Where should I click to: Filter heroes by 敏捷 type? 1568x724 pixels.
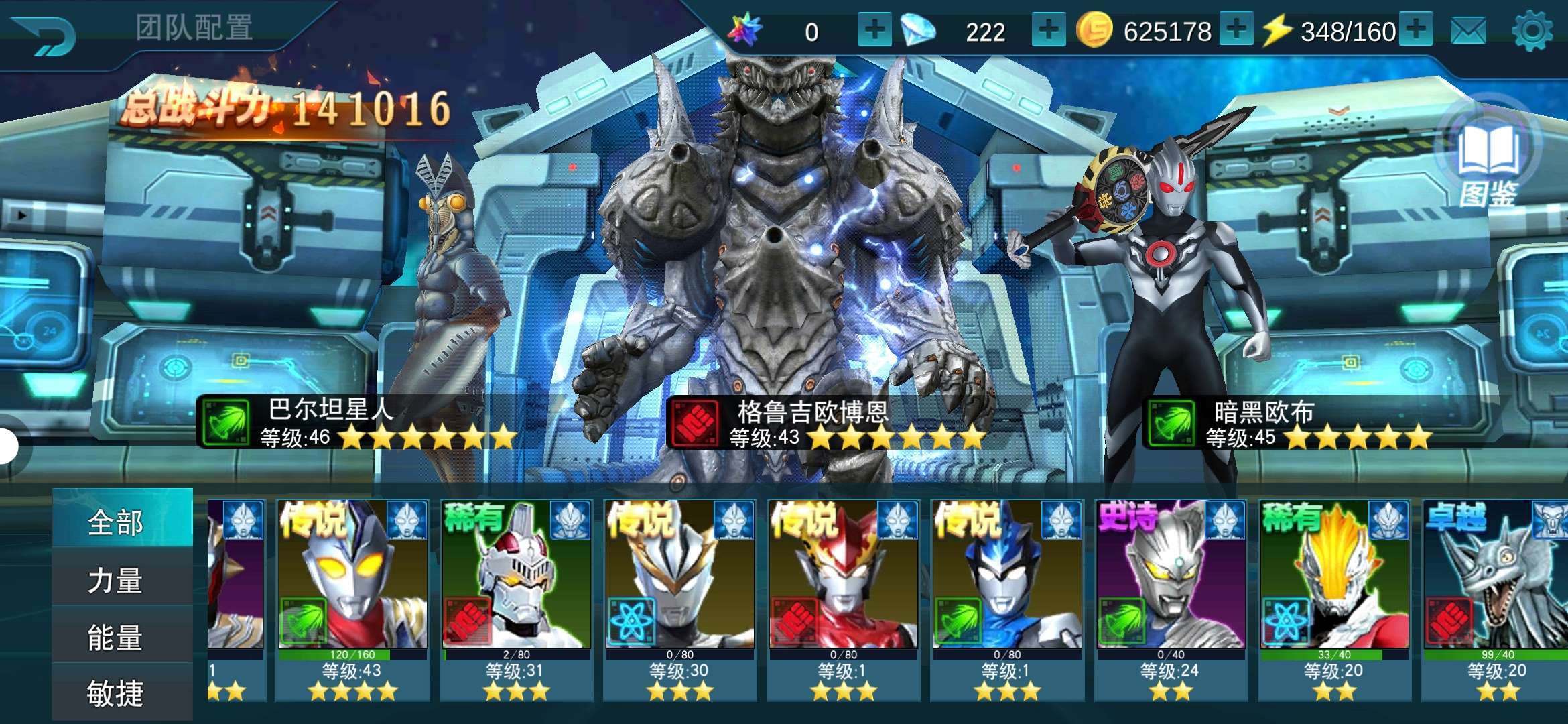(x=115, y=693)
